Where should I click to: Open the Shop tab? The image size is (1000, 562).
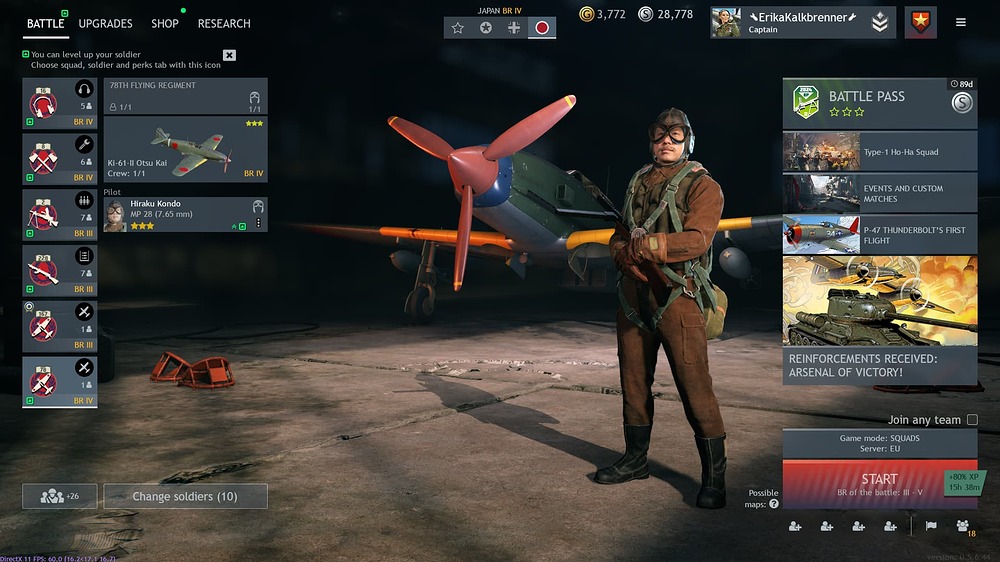[165, 23]
